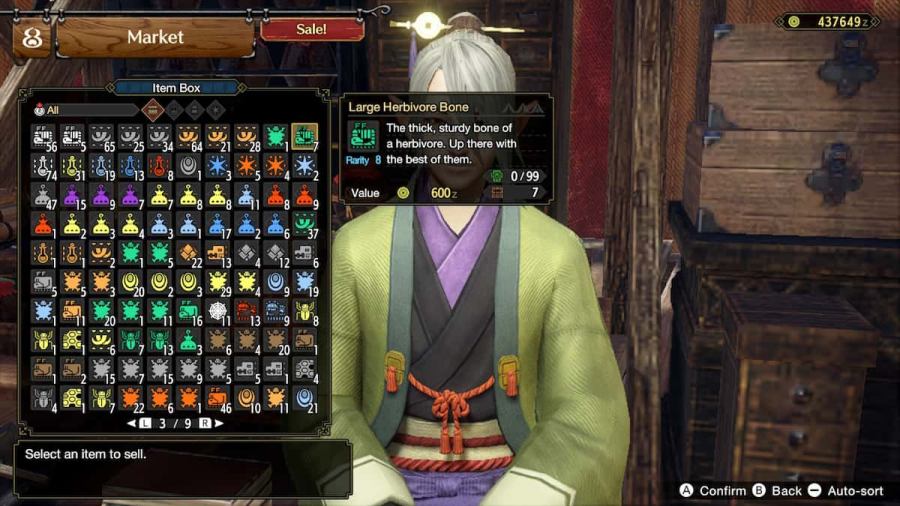Choose the blue starburst stack of 3
The height and width of the screenshot is (506, 900).
[217, 165]
